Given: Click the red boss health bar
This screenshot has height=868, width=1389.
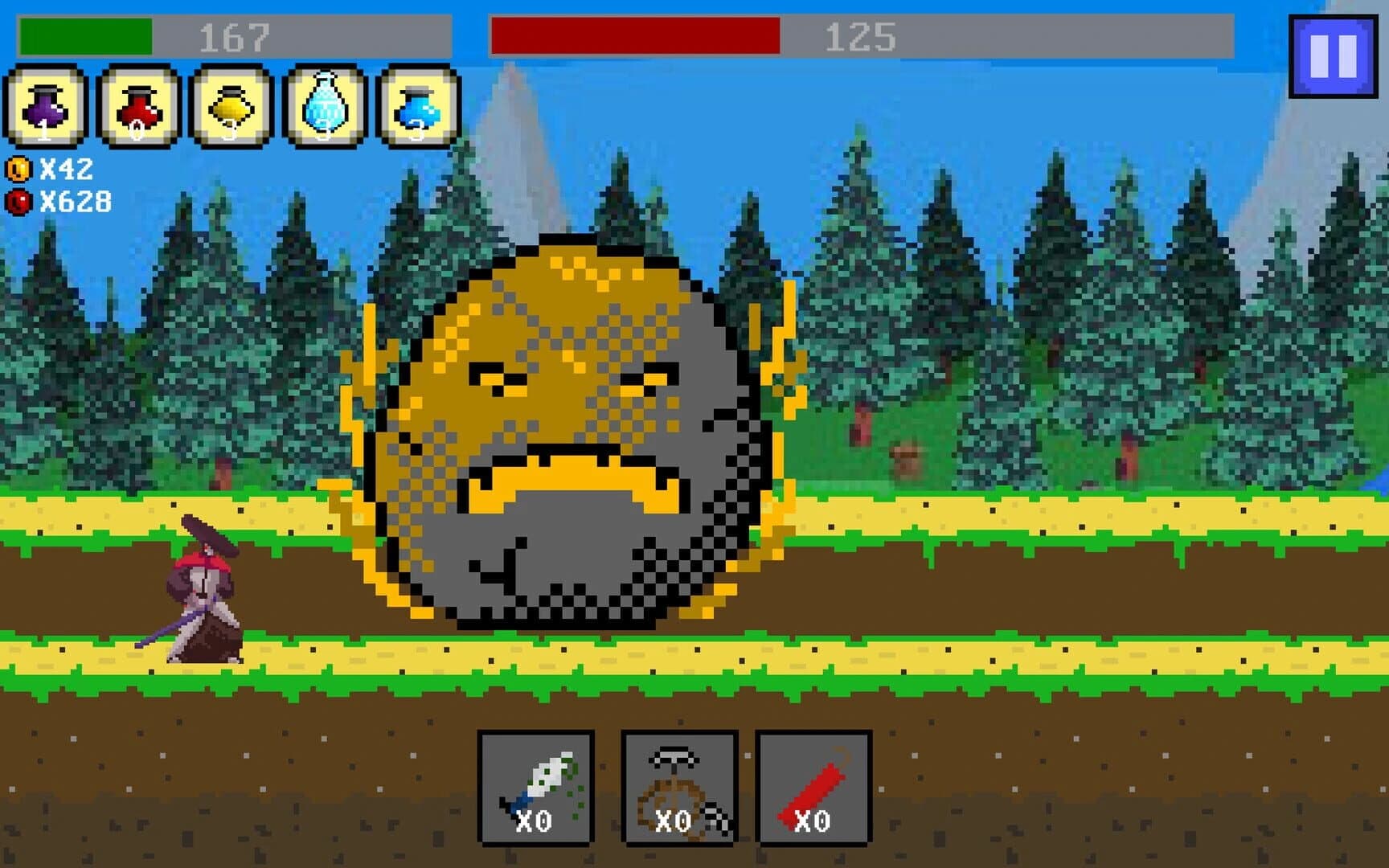Looking at the screenshot, I should click(x=635, y=34).
